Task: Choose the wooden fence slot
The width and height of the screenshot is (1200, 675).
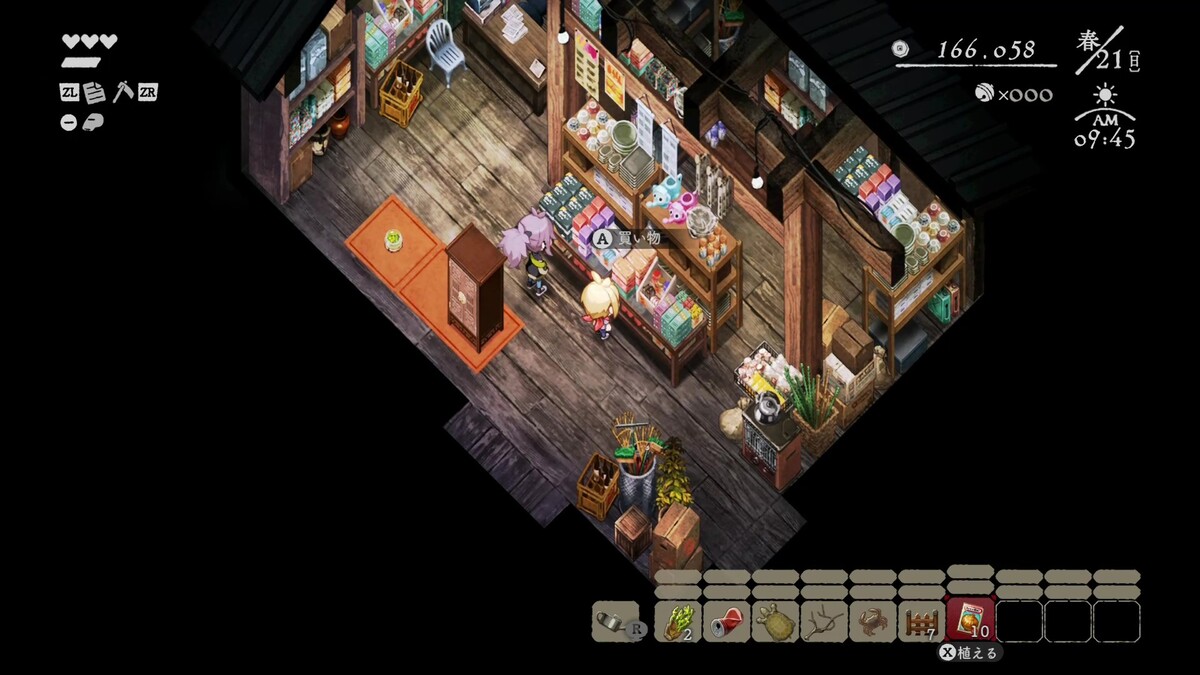Action: point(921,621)
